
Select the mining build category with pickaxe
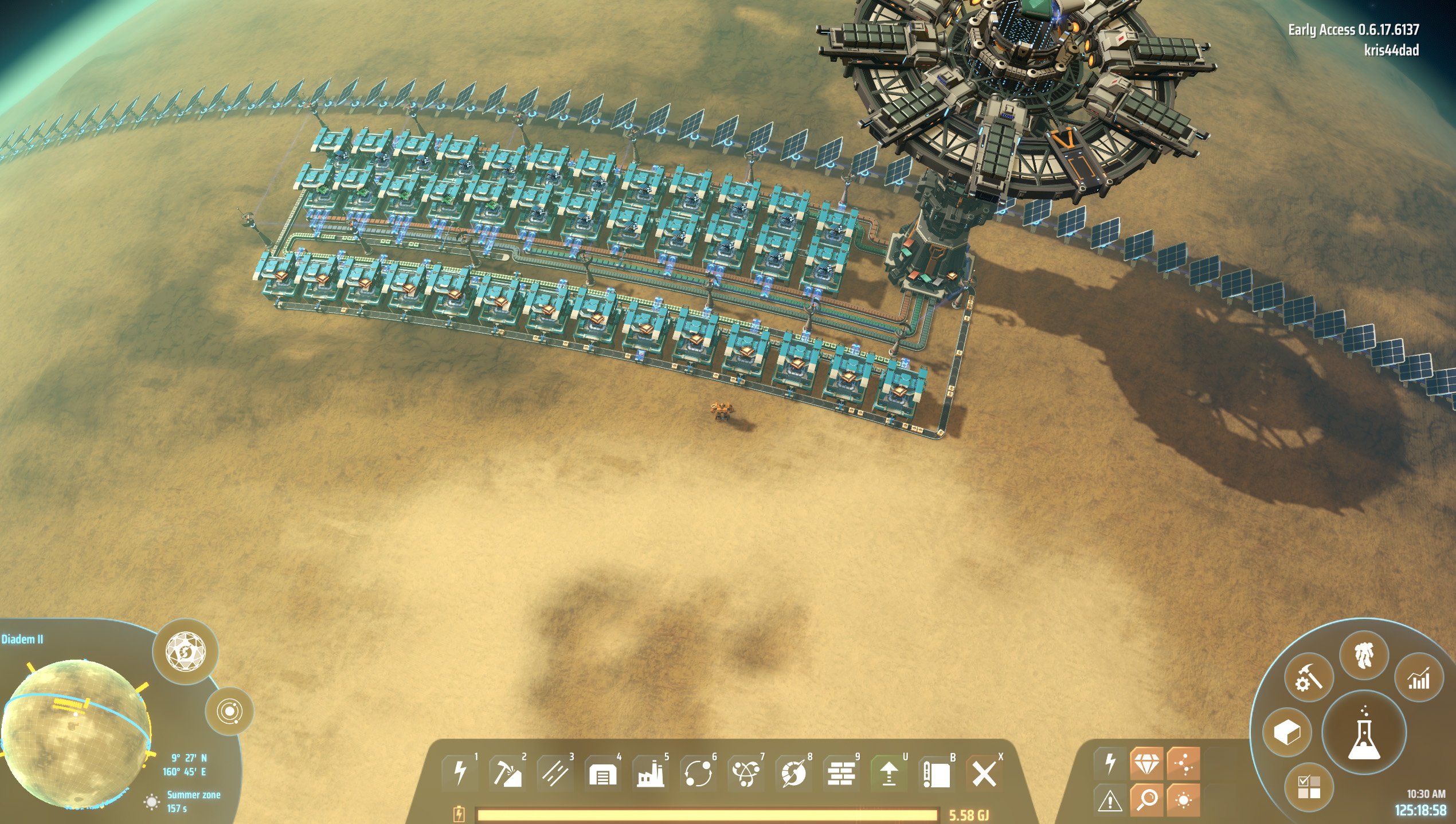[x=507, y=773]
